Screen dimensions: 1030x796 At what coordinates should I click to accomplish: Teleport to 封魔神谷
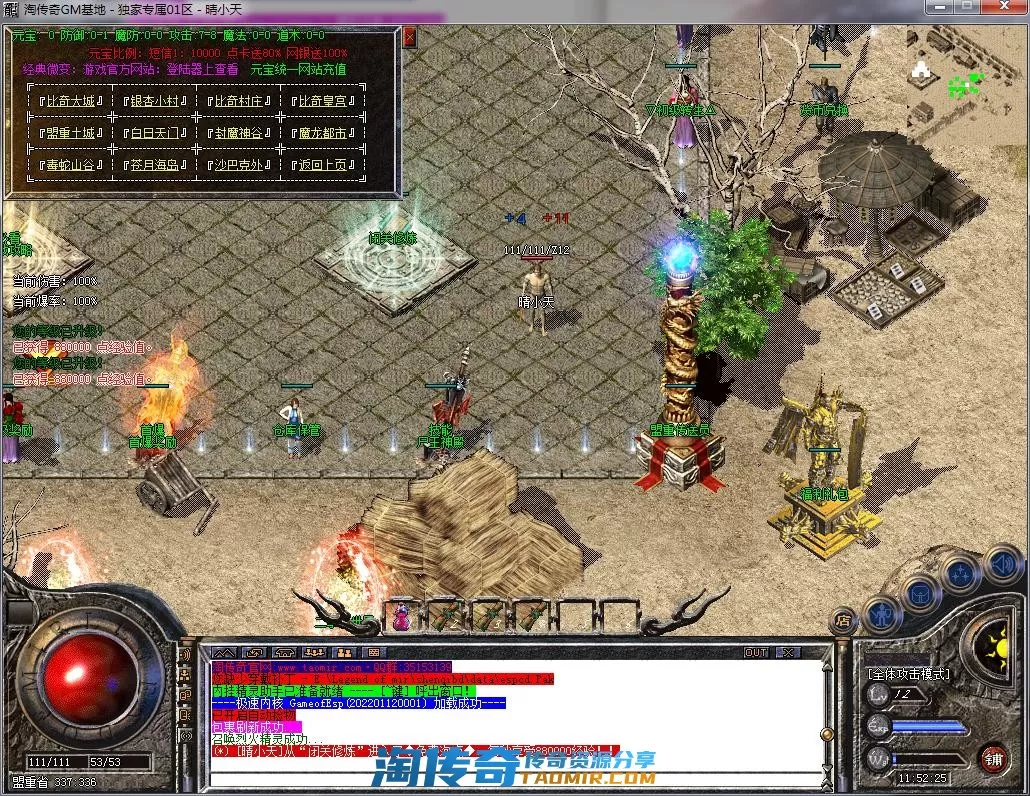[x=238, y=133]
